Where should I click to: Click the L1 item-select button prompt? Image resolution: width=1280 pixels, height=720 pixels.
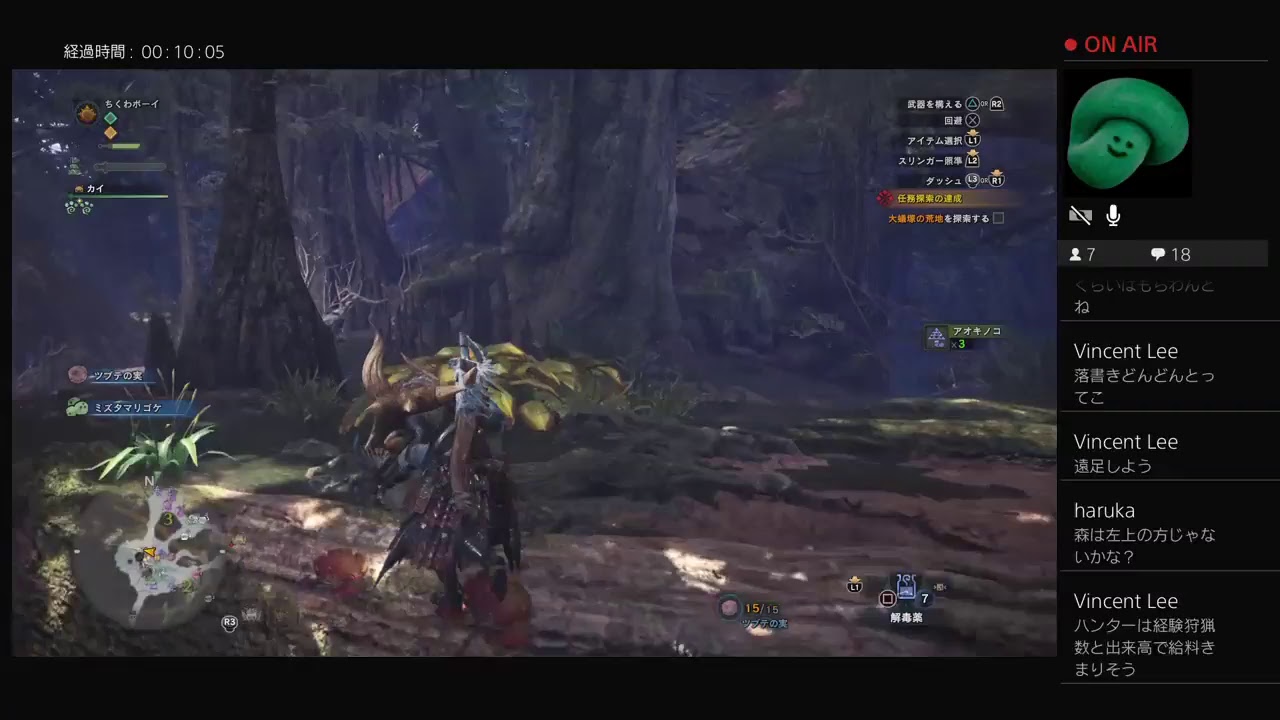pyautogui.click(x=971, y=140)
